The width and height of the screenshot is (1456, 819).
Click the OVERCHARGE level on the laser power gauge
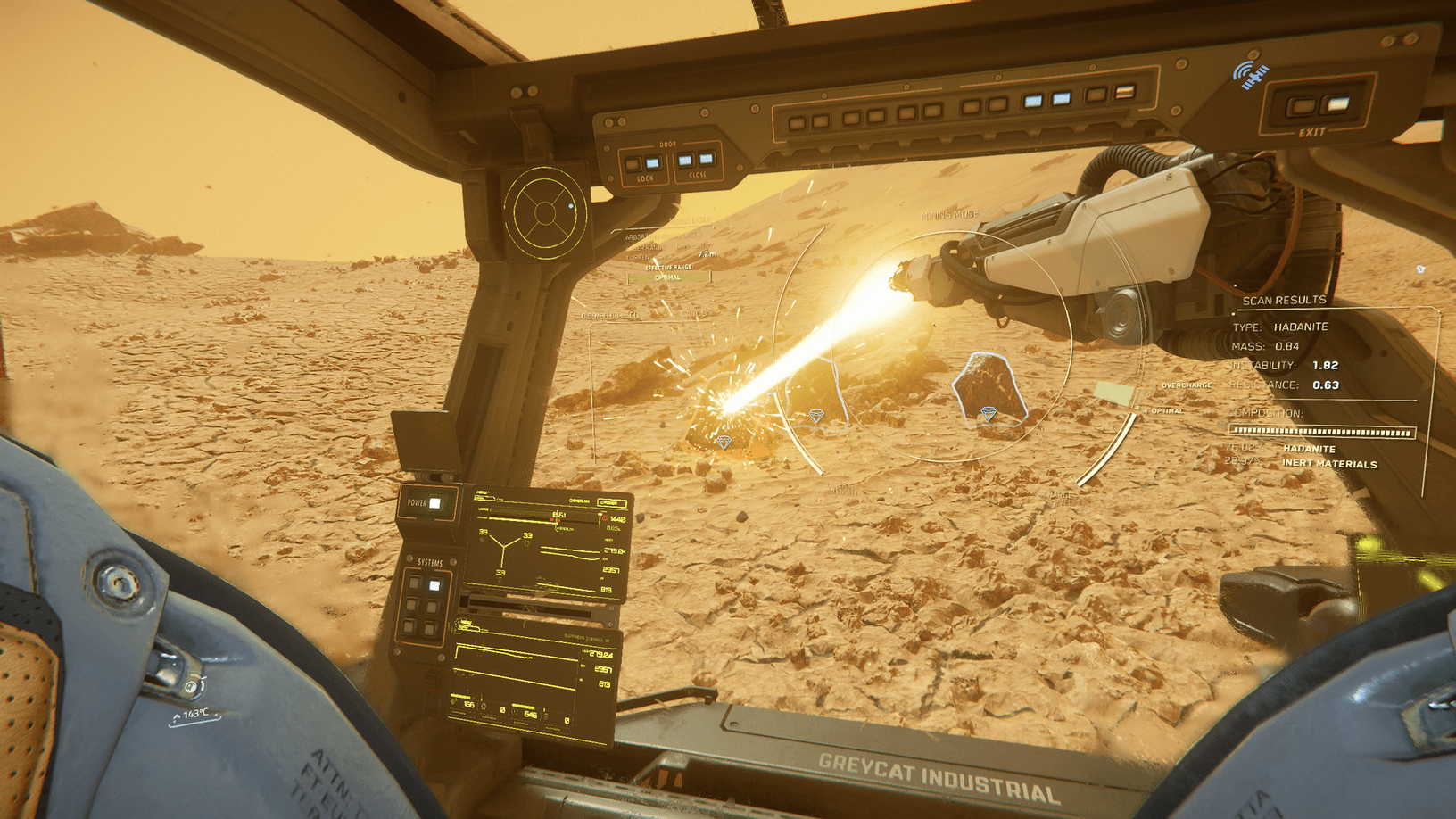[x=1187, y=385]
